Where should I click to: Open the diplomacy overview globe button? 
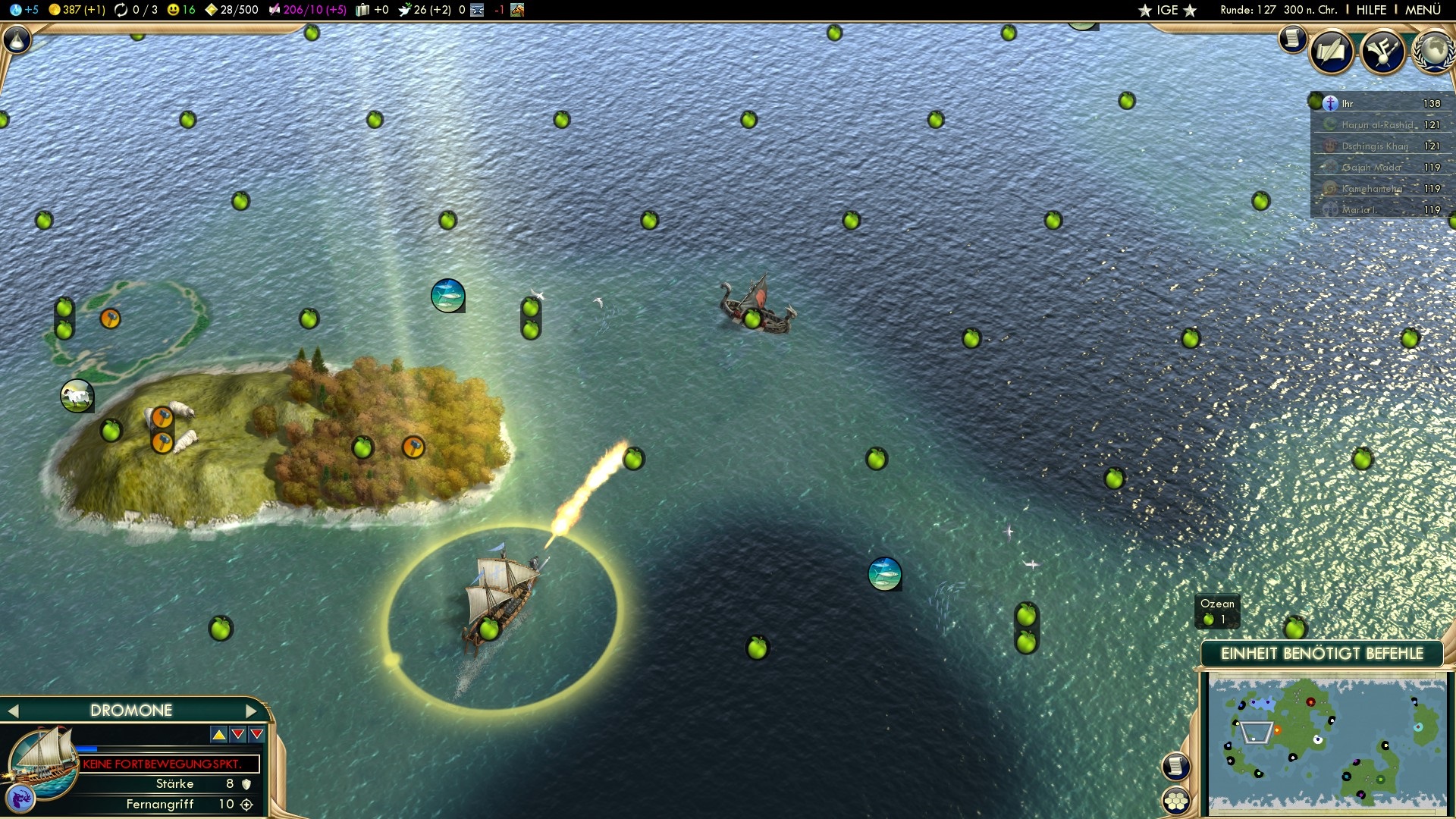point(1432,52)
